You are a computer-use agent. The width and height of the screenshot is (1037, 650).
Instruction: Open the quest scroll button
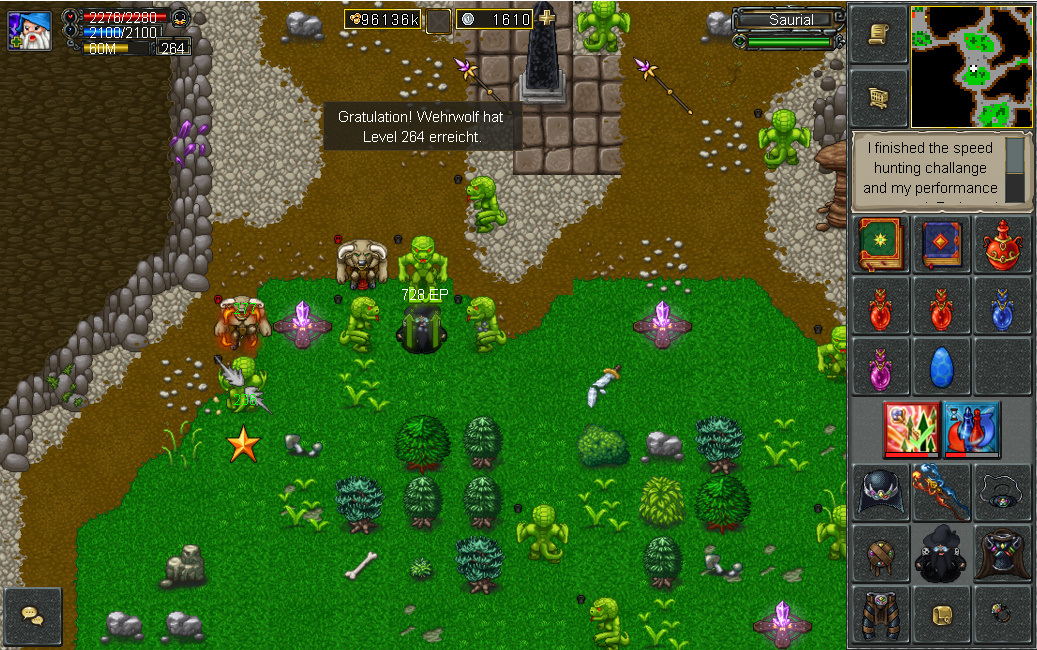point(879,34)
